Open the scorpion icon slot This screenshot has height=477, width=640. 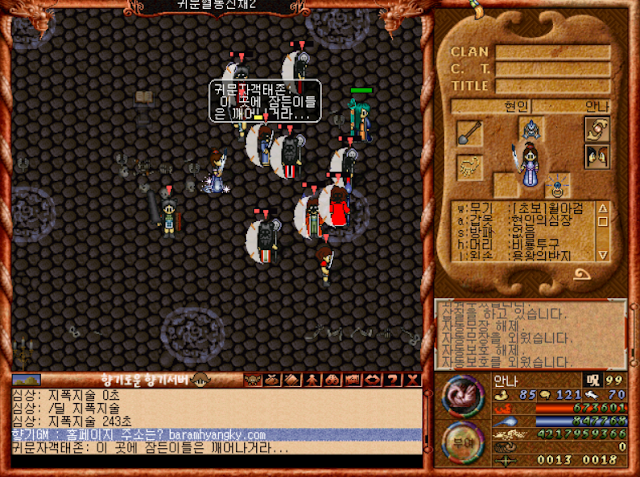pyautogui.click(x=469, y=167)
